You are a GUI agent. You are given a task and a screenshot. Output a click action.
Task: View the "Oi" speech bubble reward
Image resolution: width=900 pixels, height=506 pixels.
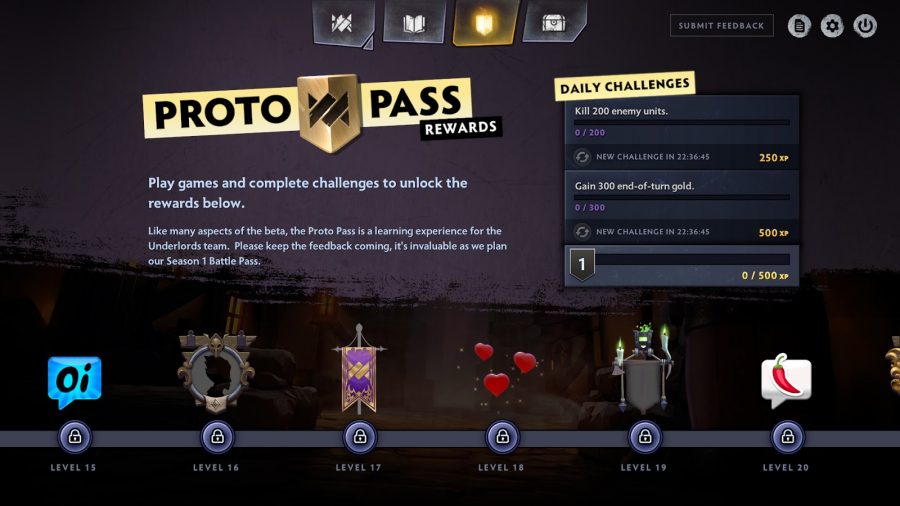[75, 382]
